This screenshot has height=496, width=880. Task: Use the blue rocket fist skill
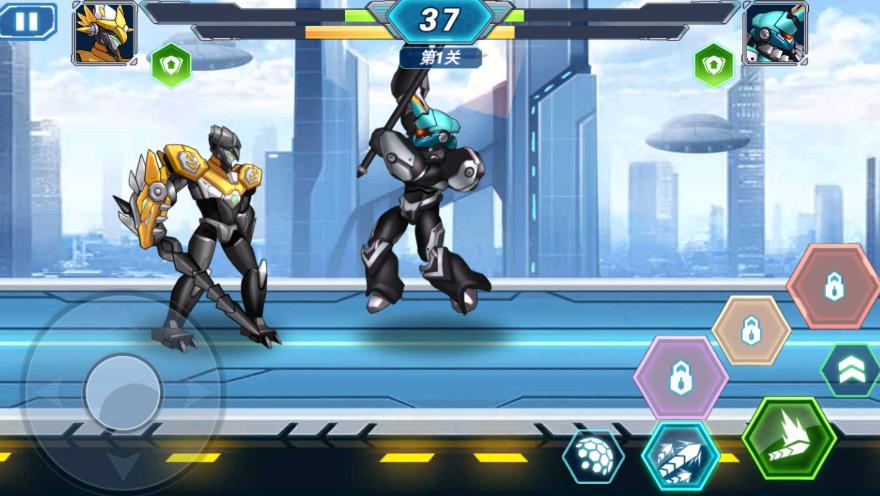pyautogui.click(x=680, y=456)
